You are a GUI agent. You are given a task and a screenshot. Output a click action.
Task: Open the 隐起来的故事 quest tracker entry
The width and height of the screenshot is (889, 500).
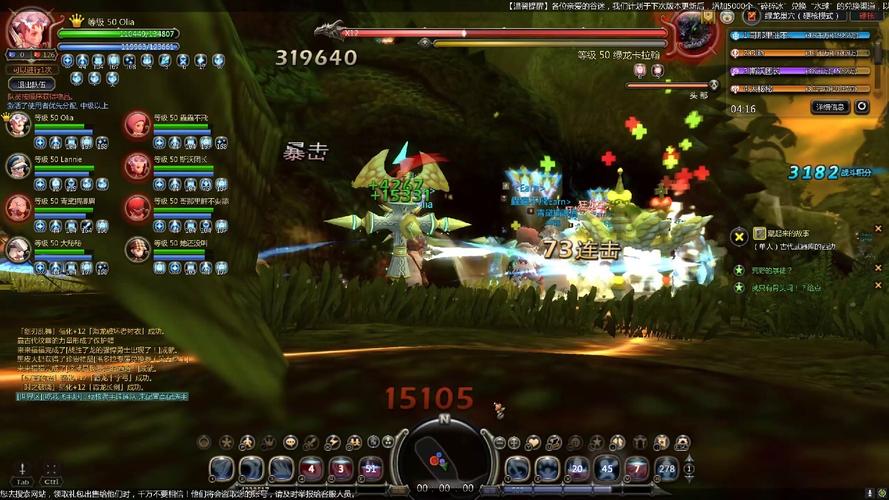[x=782, y=233]
